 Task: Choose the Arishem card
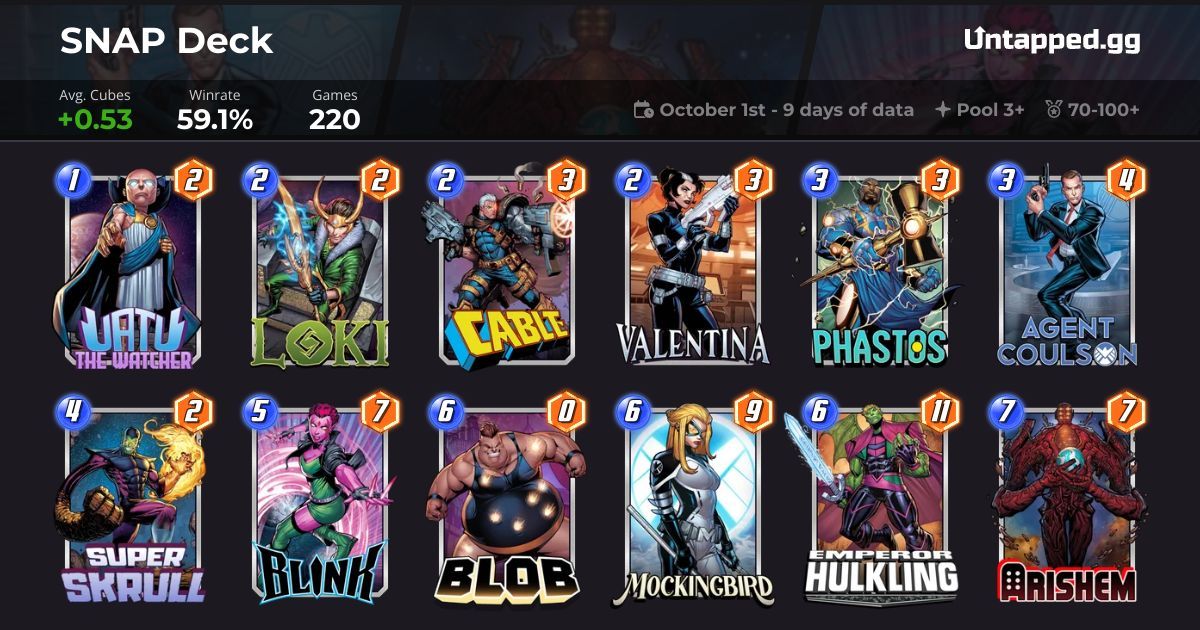(x=1066, y=505)
